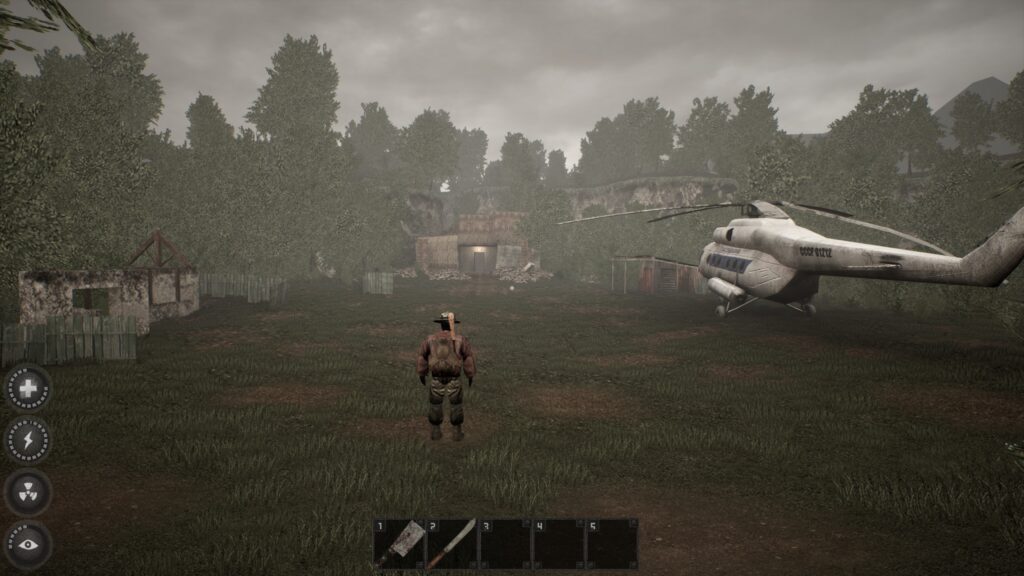Pick empty hotbar slot 5
1024x576 pixels.
611,543
